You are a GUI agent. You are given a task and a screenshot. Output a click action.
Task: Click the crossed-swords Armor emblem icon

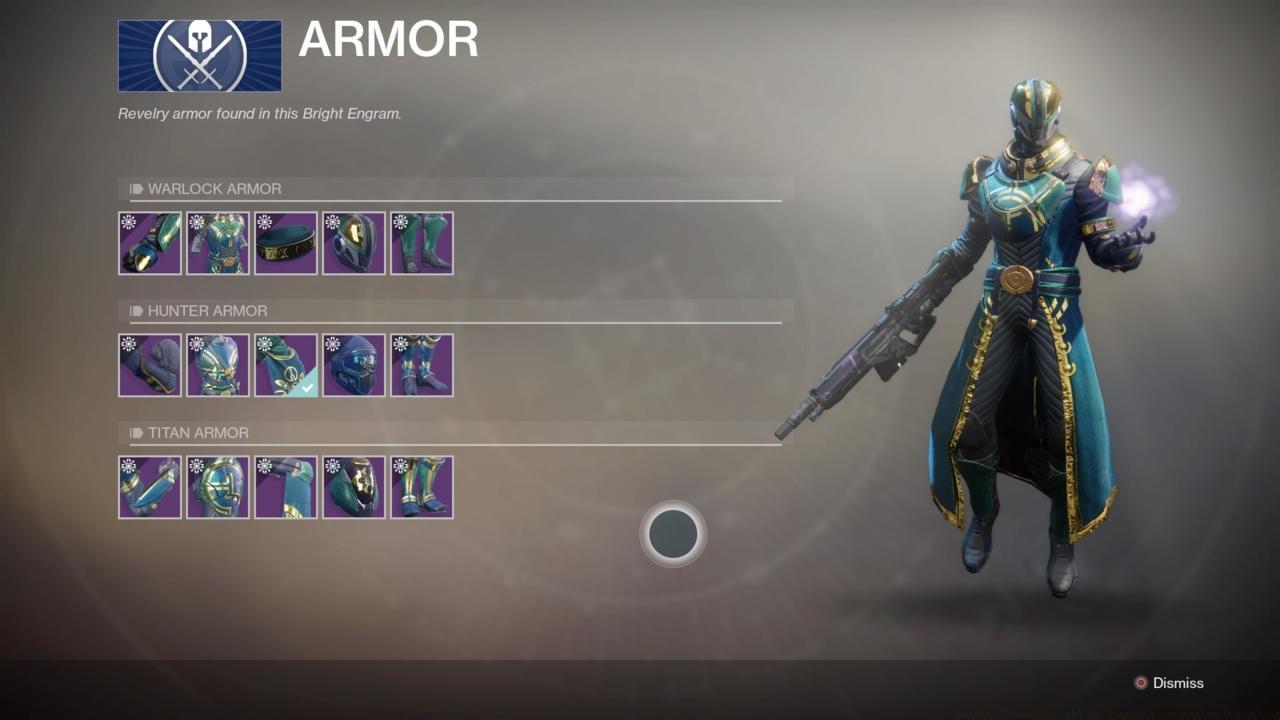pos(199,55)
